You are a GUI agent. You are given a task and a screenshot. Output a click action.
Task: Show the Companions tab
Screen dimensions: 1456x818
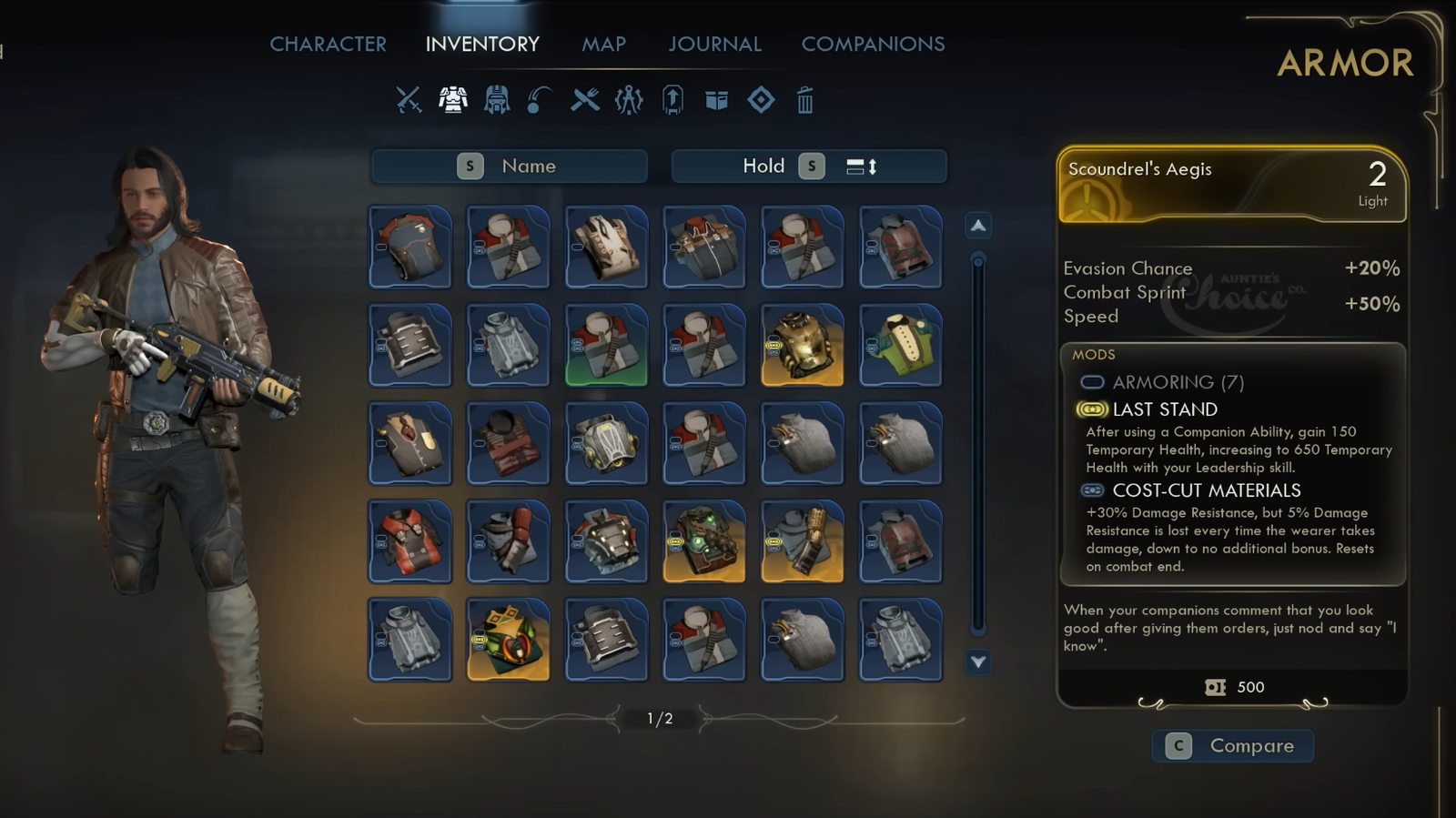[x=873, y=44]
